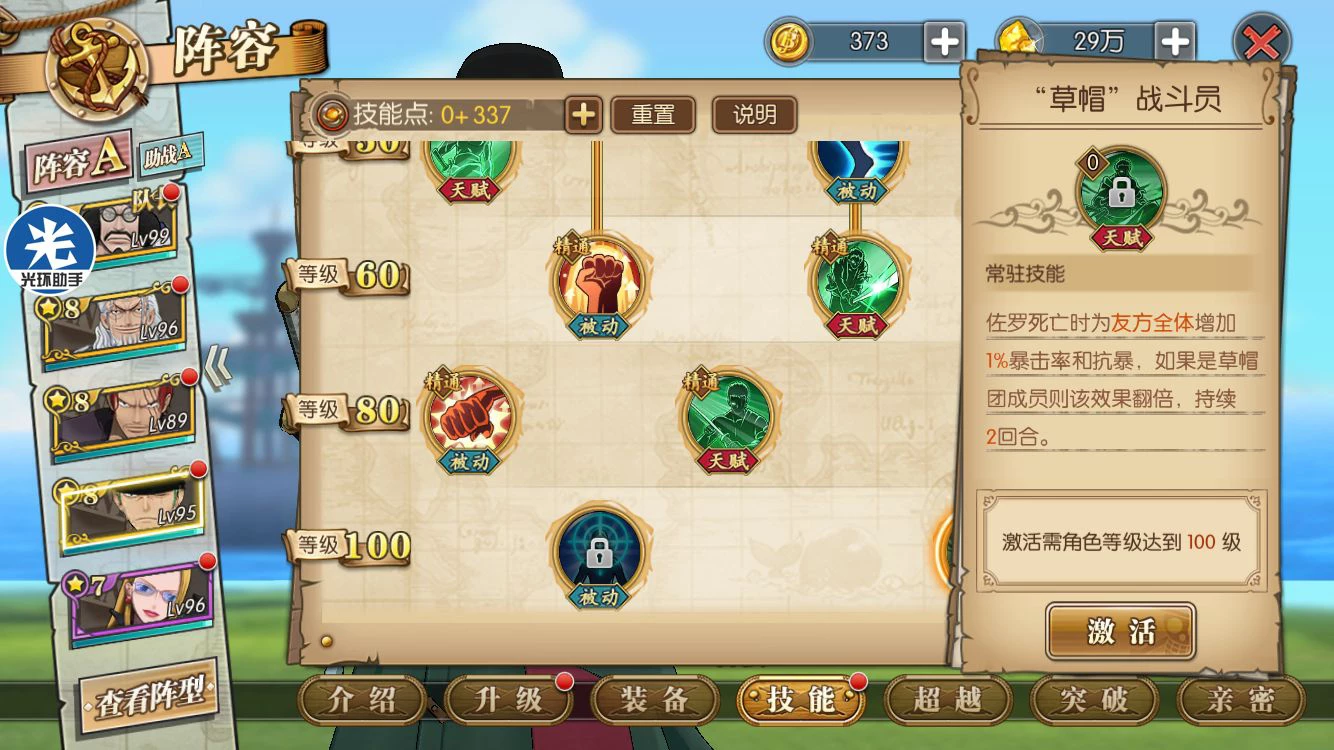Select the 技能 skills tab
This screenshot has height=750, width=1334.
coord(800,701)
